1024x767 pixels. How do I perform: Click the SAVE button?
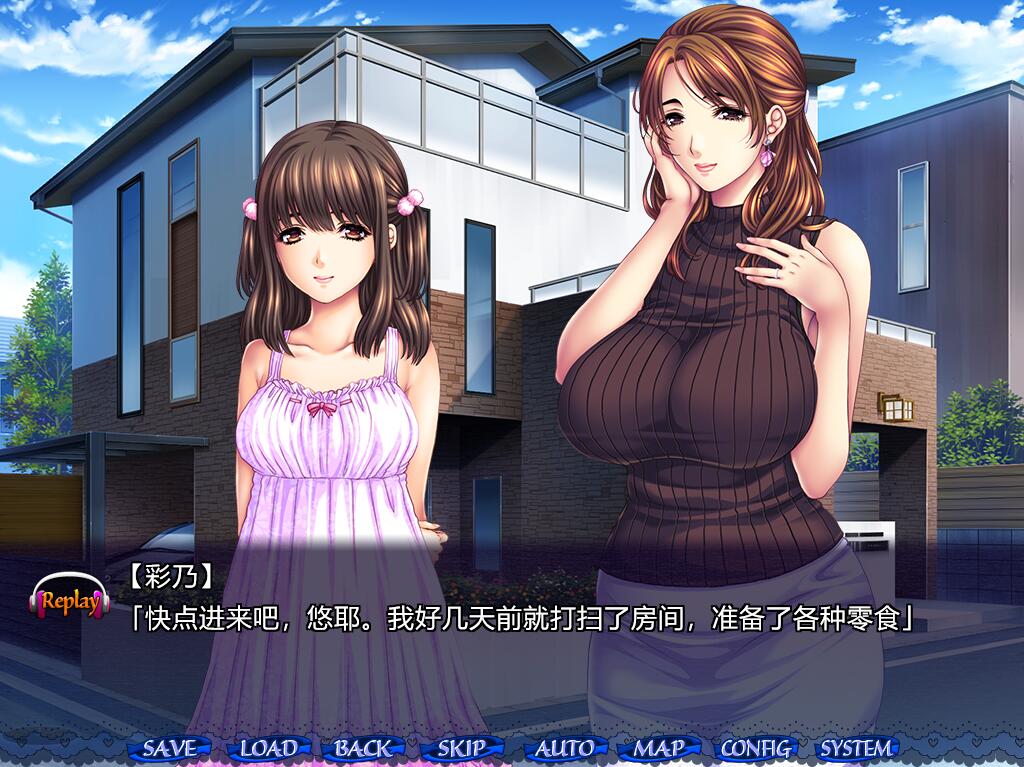coord(170,748)
